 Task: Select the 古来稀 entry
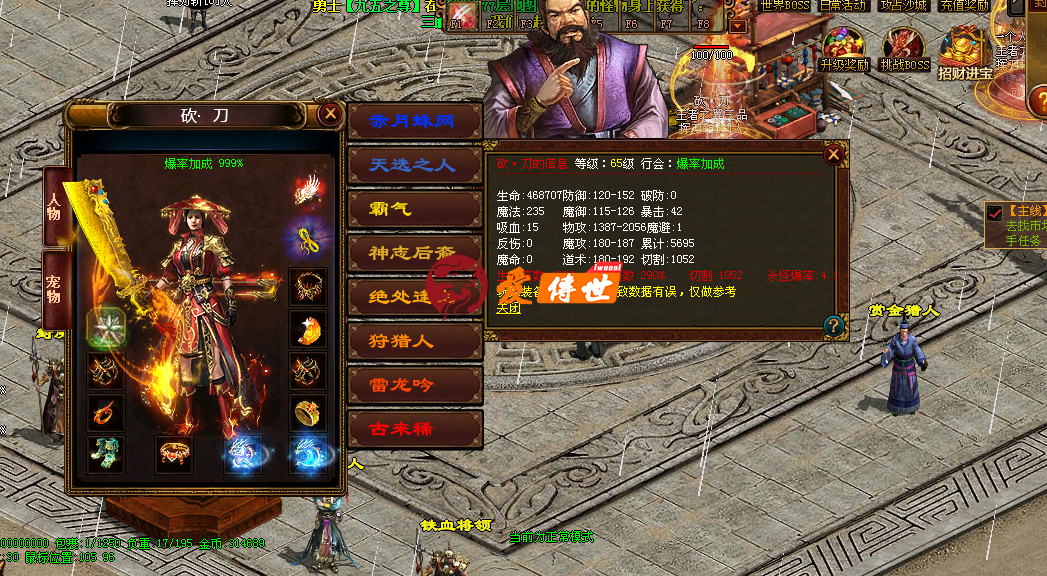pos(414,429)
